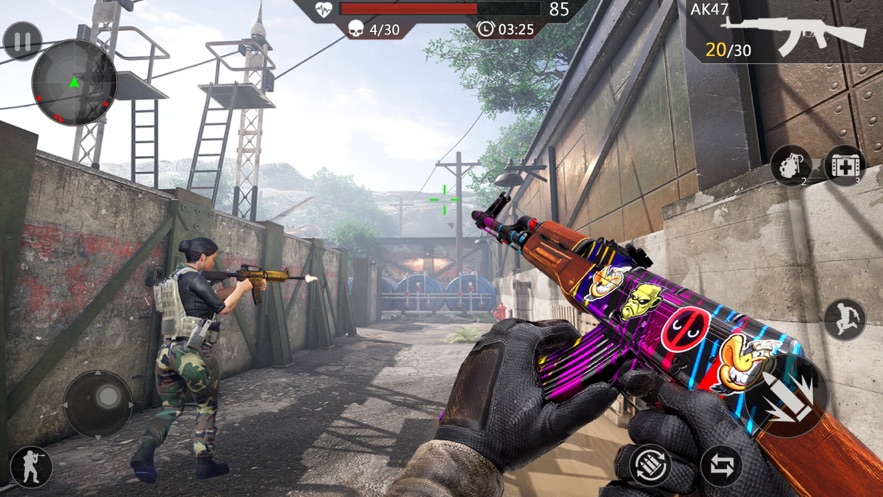This screenshot has width=883, height=497.
Task: Reload using the circular arrows button
Action: (x=651, y=465)
